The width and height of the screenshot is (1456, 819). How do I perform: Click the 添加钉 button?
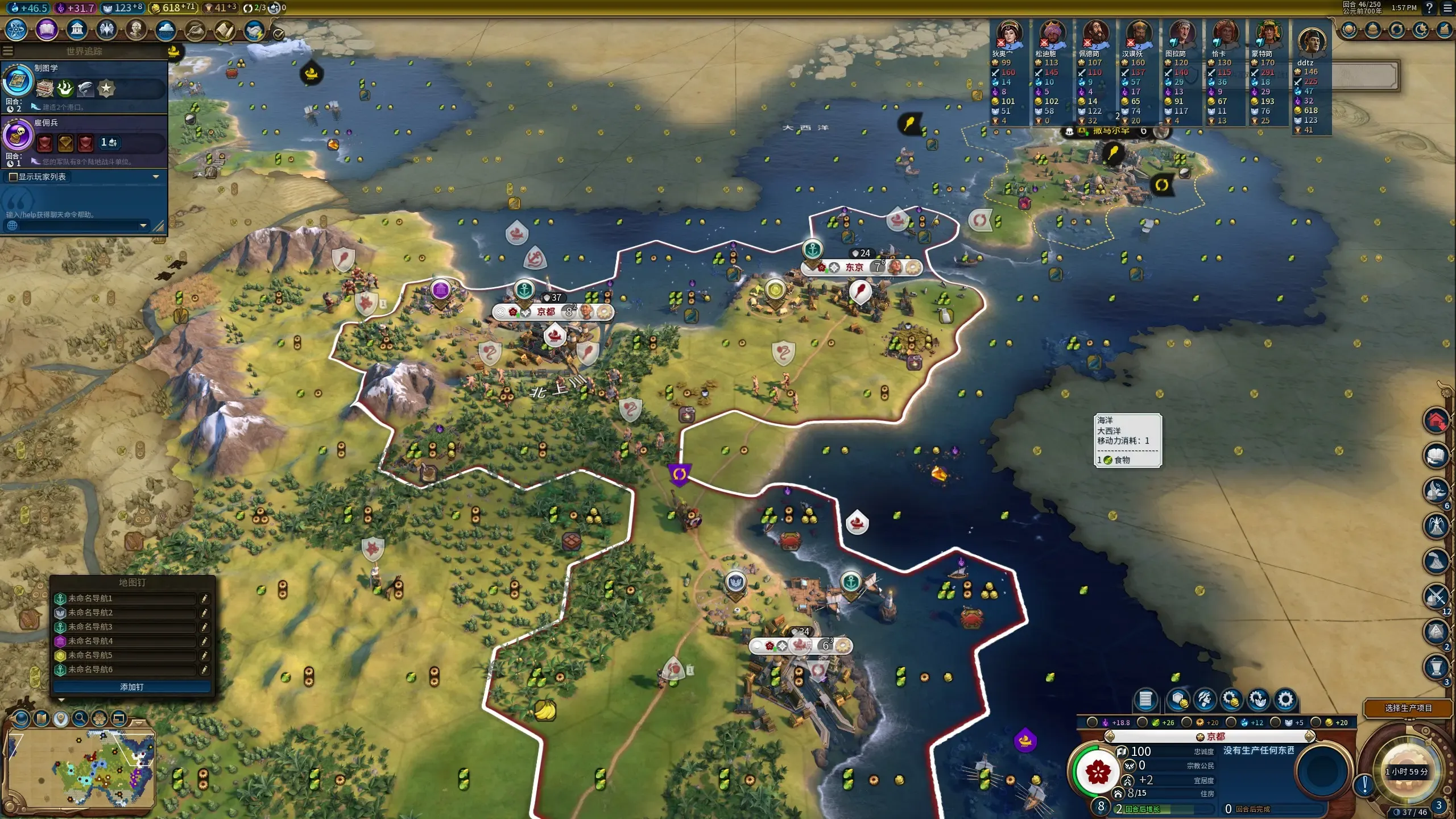point(131,687)
